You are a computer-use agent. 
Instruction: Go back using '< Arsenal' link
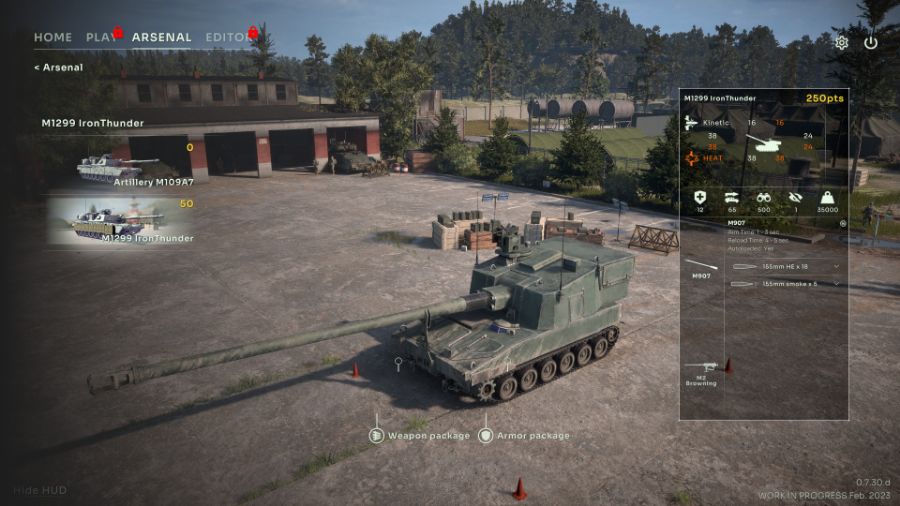point(58,68)
